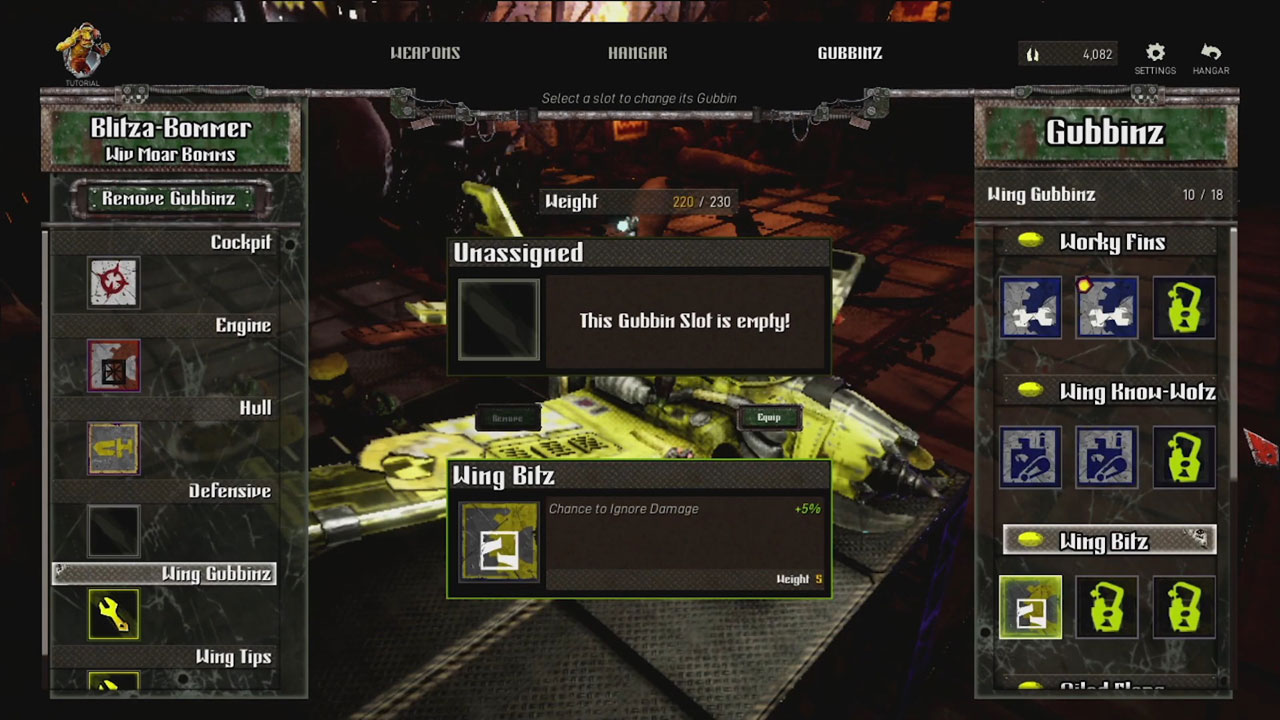Viewport: 1280px width, 720px height.
Task: Open the Settings gear menu
Action: (1155, 57)
